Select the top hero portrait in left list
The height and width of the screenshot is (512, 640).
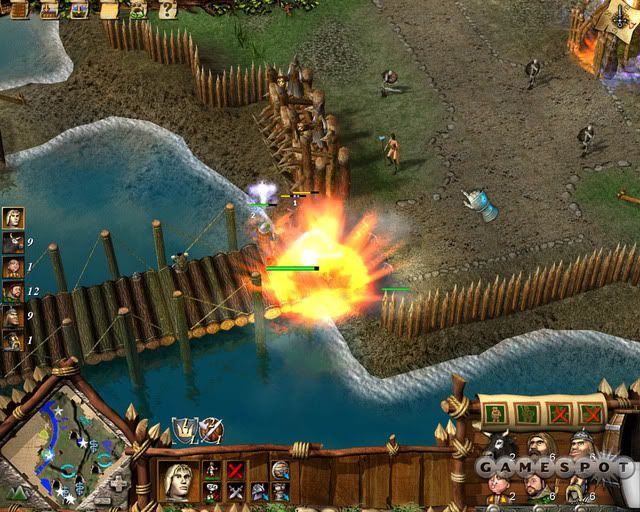13,218
